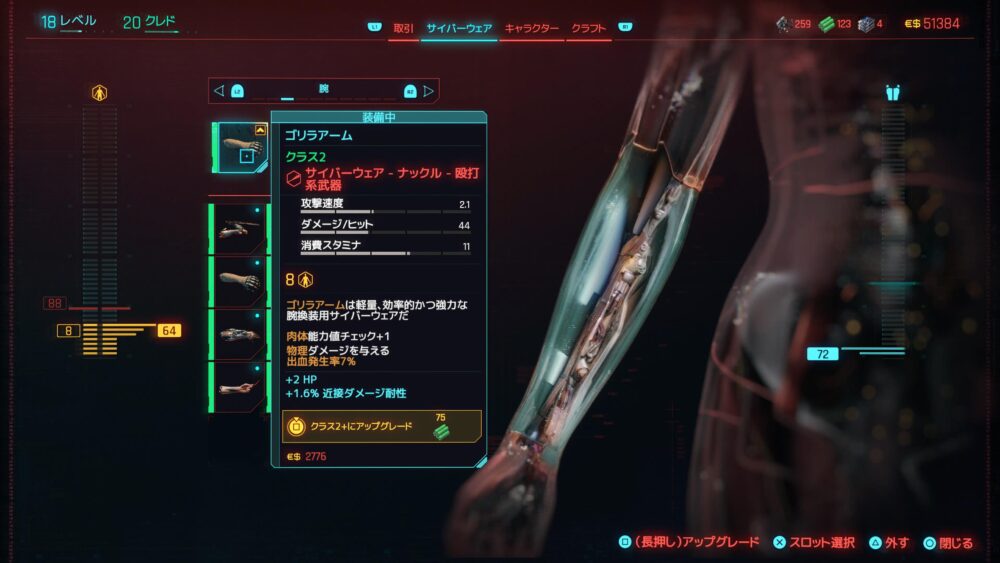Click the right arrow of the 腕 category selector

(x=429, y=90)
